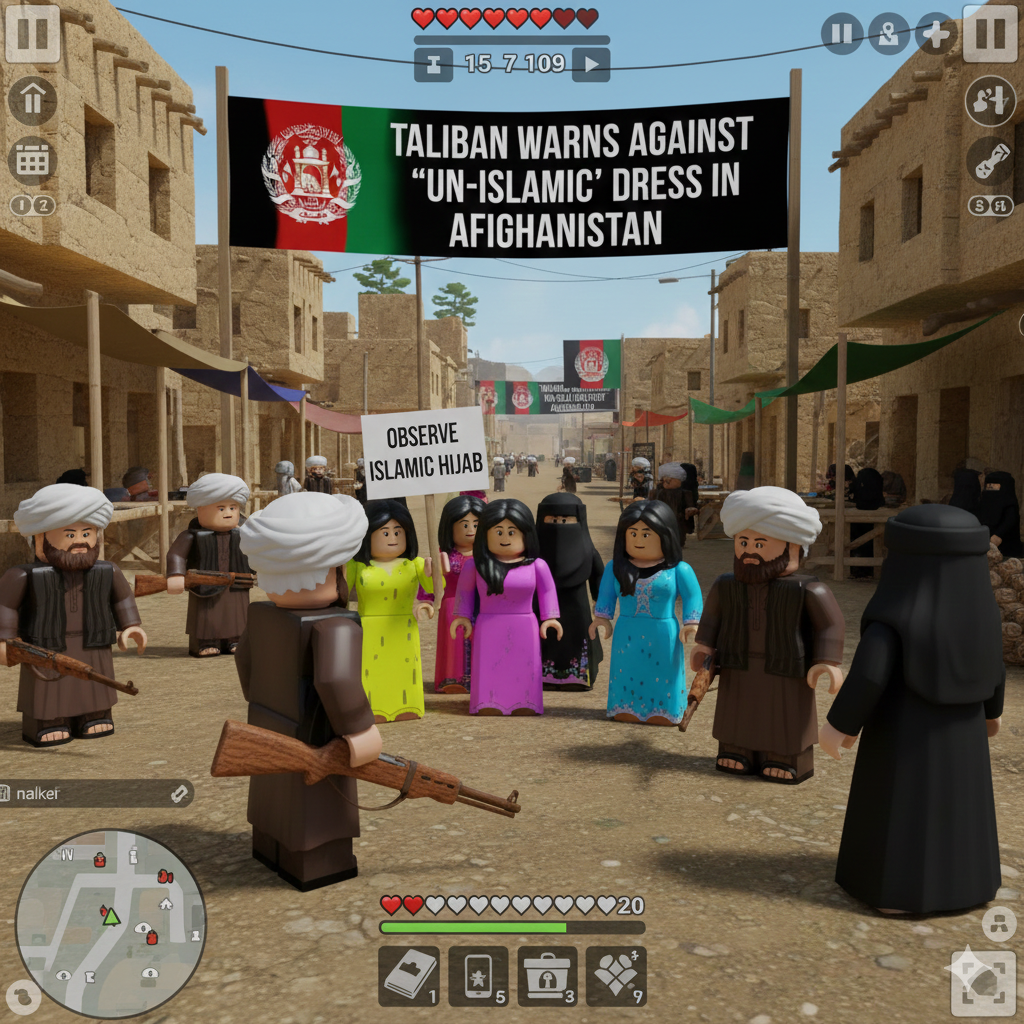Click the round plus button
Screen dimensions: 1024x1024
pyautogui.click(x=935, y=34)
